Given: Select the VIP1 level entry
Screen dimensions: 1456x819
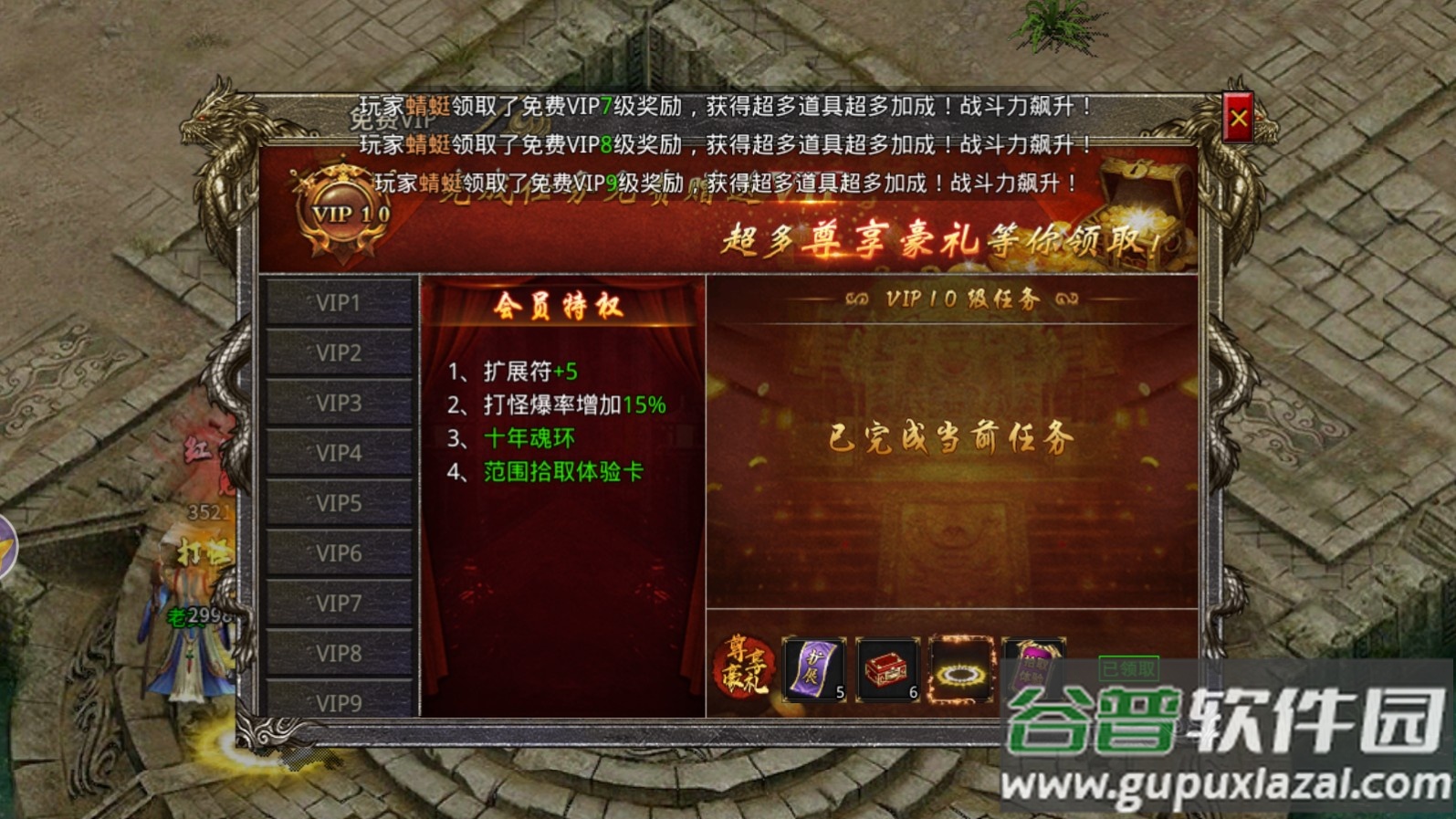Looking at the screenshot, I should pyautogui.click(x=340, y=301).
